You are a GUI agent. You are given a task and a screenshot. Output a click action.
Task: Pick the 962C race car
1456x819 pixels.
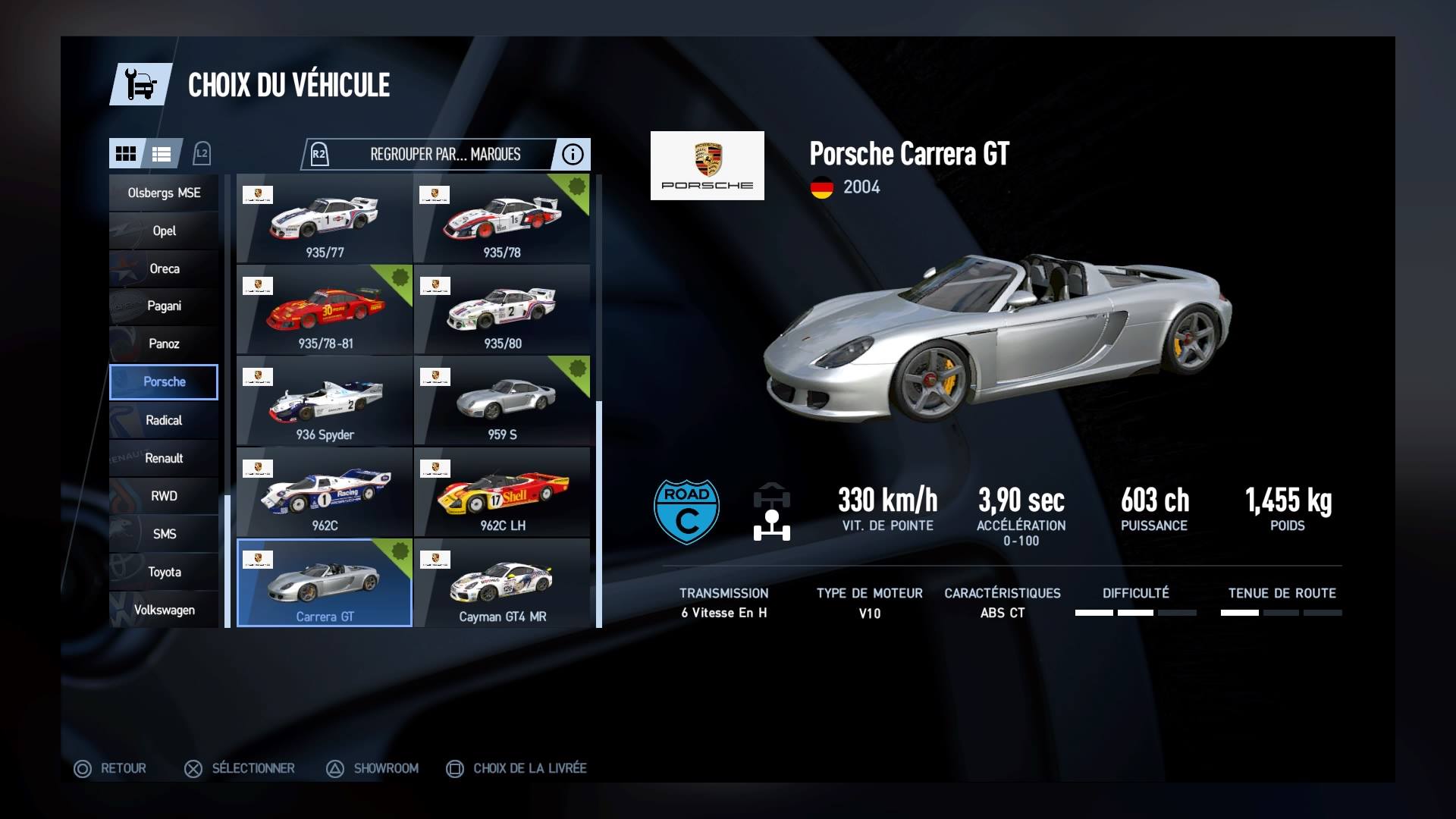(x=325, y=492)
